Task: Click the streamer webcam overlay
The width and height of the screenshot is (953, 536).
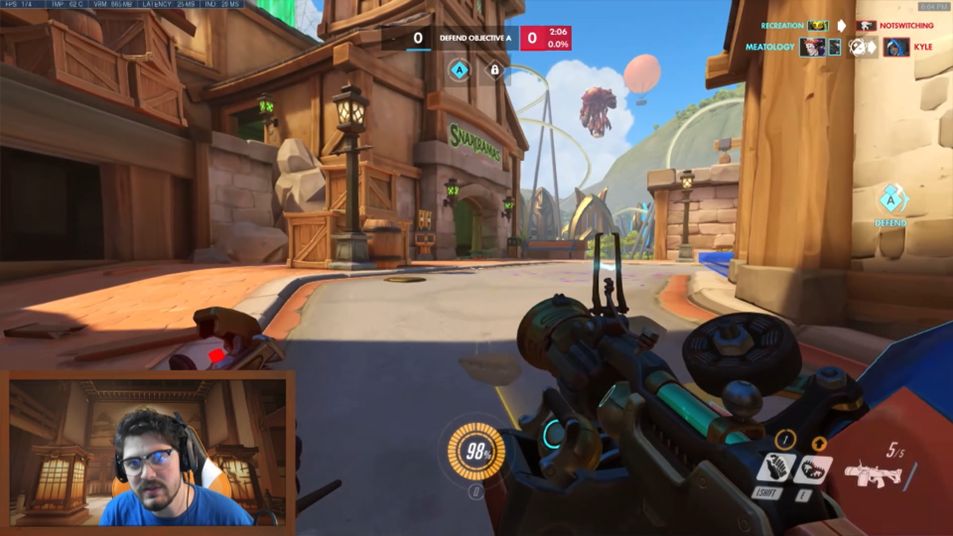Action: 148,450
